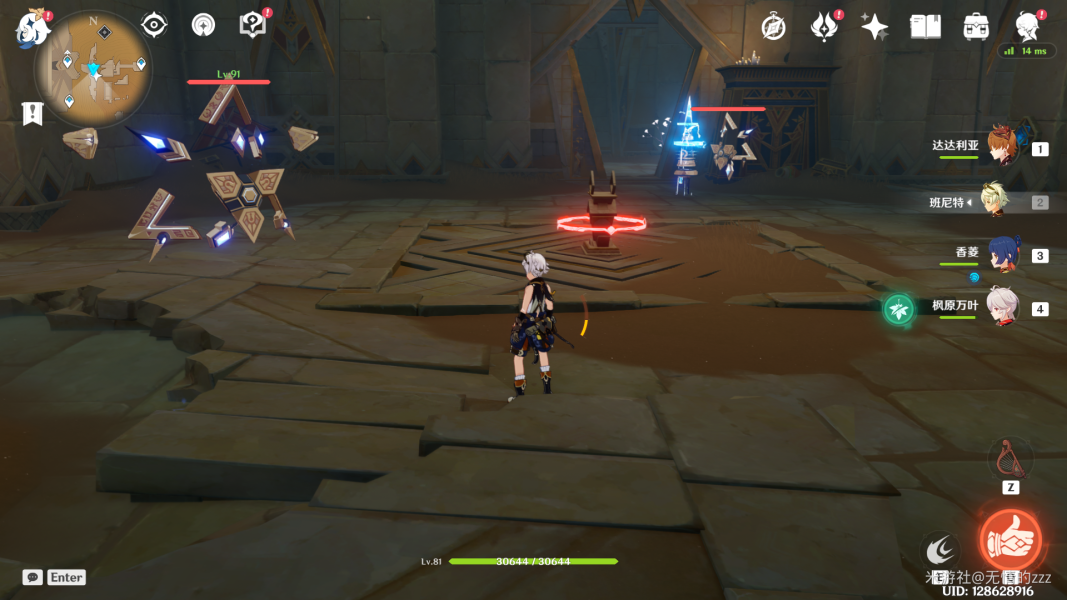Image resolution: width=1067 pixels, height=600 pixels.
Task: Open the chat speech bubble
Action: (x=33, y=577)
